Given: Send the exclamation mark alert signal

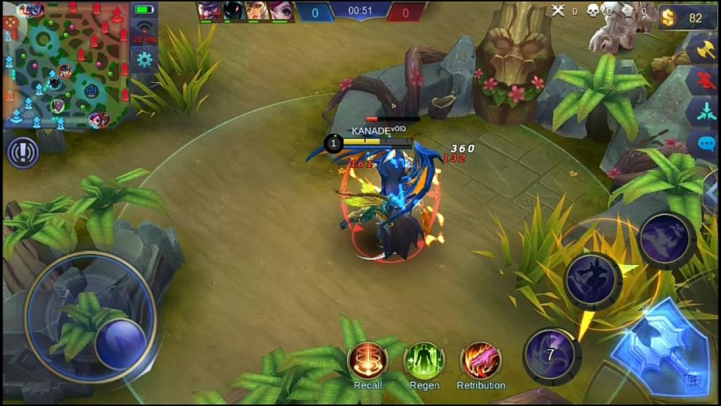Looking at the screenshot, I should [22, 152].
